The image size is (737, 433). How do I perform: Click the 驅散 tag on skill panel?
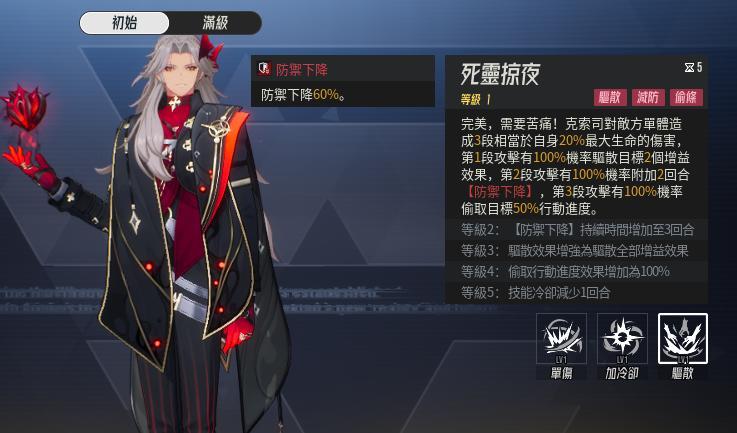click(610, 97)
